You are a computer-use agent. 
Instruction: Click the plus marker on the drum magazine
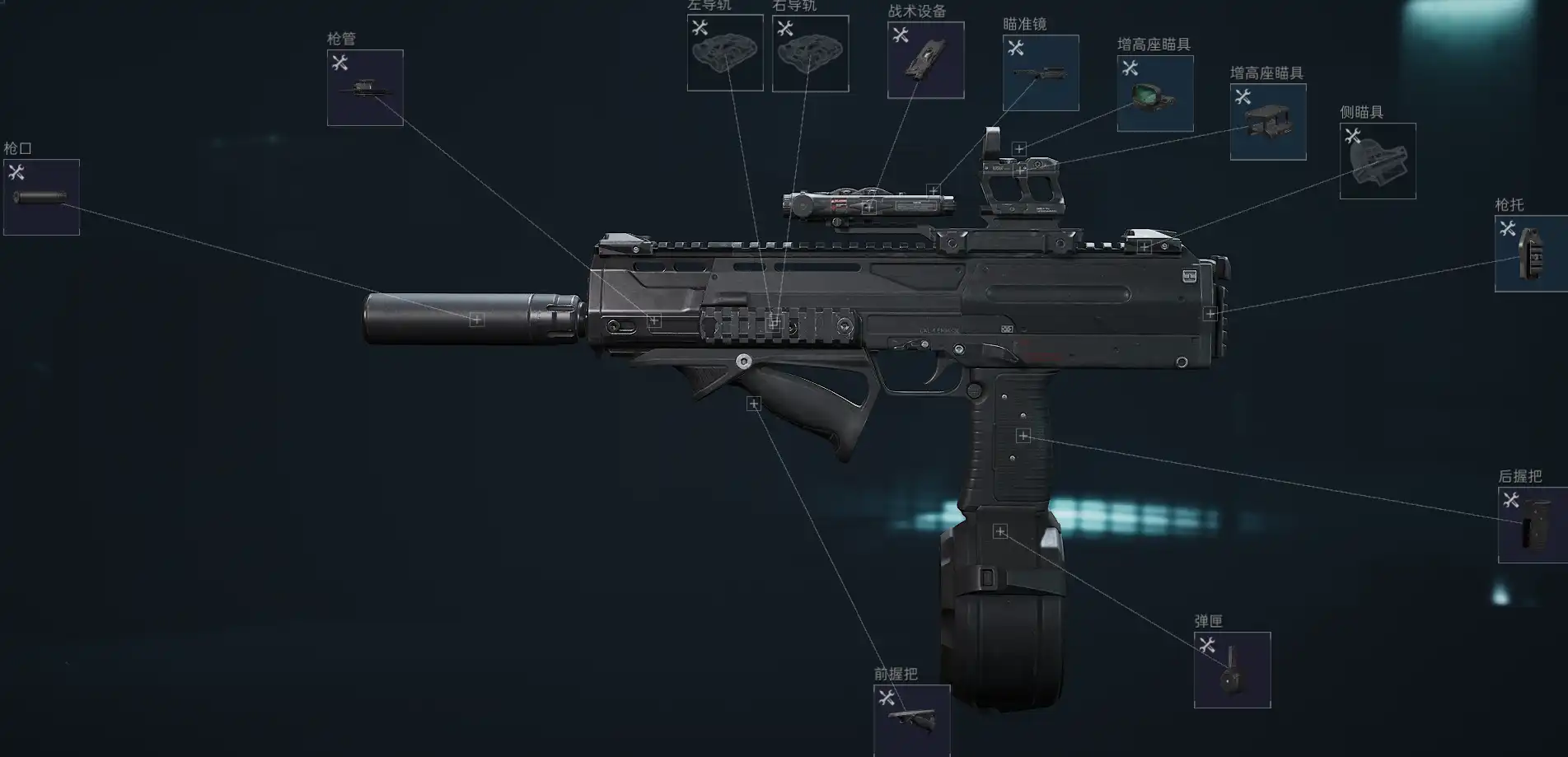[x=1000, y=531]
